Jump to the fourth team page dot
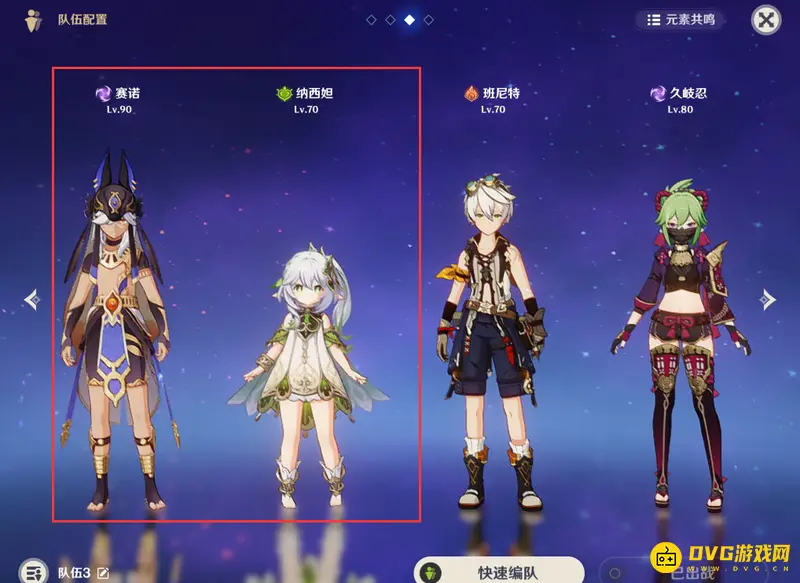800x583 pixels. click(428, 19)
